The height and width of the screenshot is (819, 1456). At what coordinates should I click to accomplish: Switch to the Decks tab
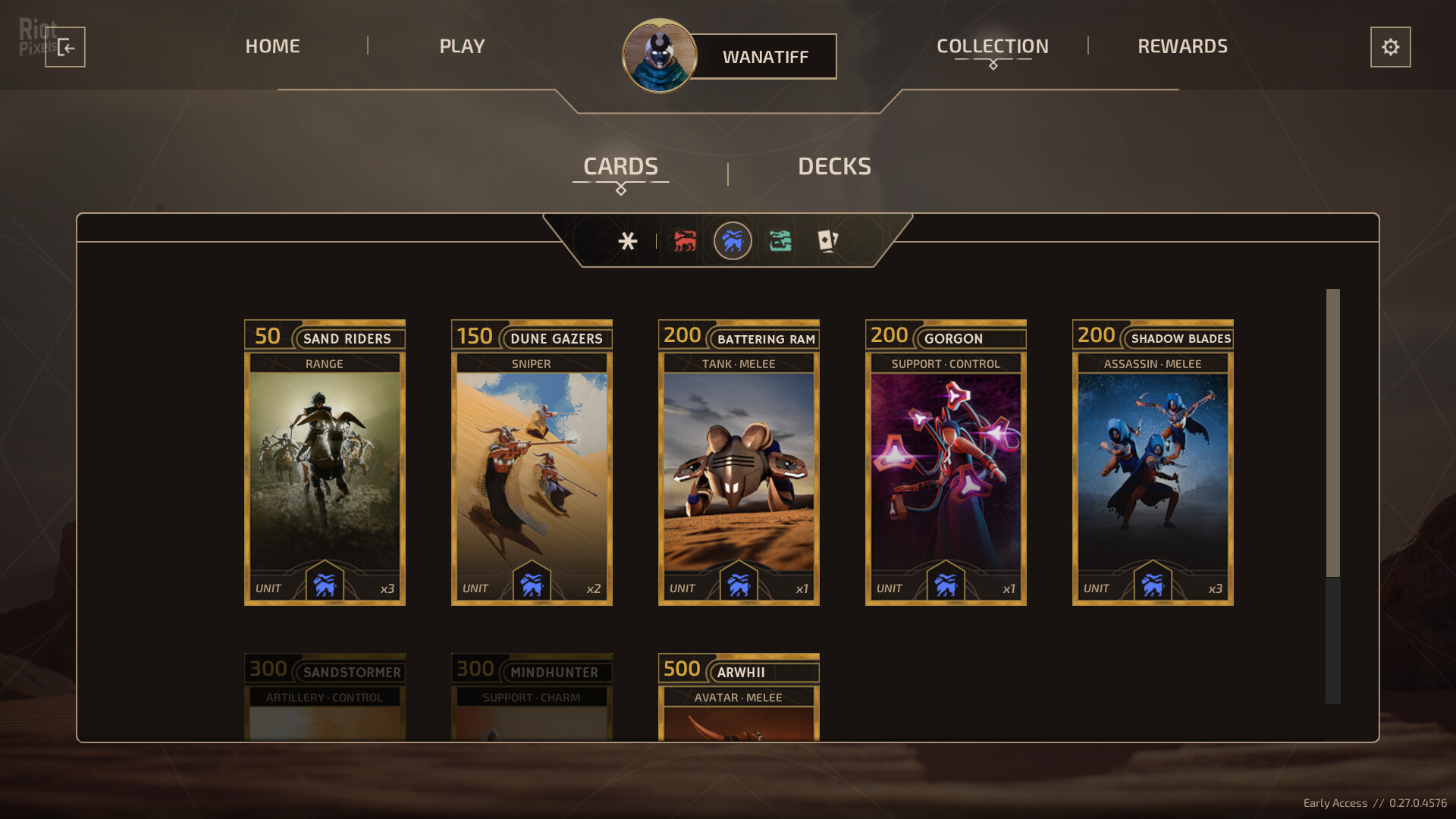[x=834, y=166]
